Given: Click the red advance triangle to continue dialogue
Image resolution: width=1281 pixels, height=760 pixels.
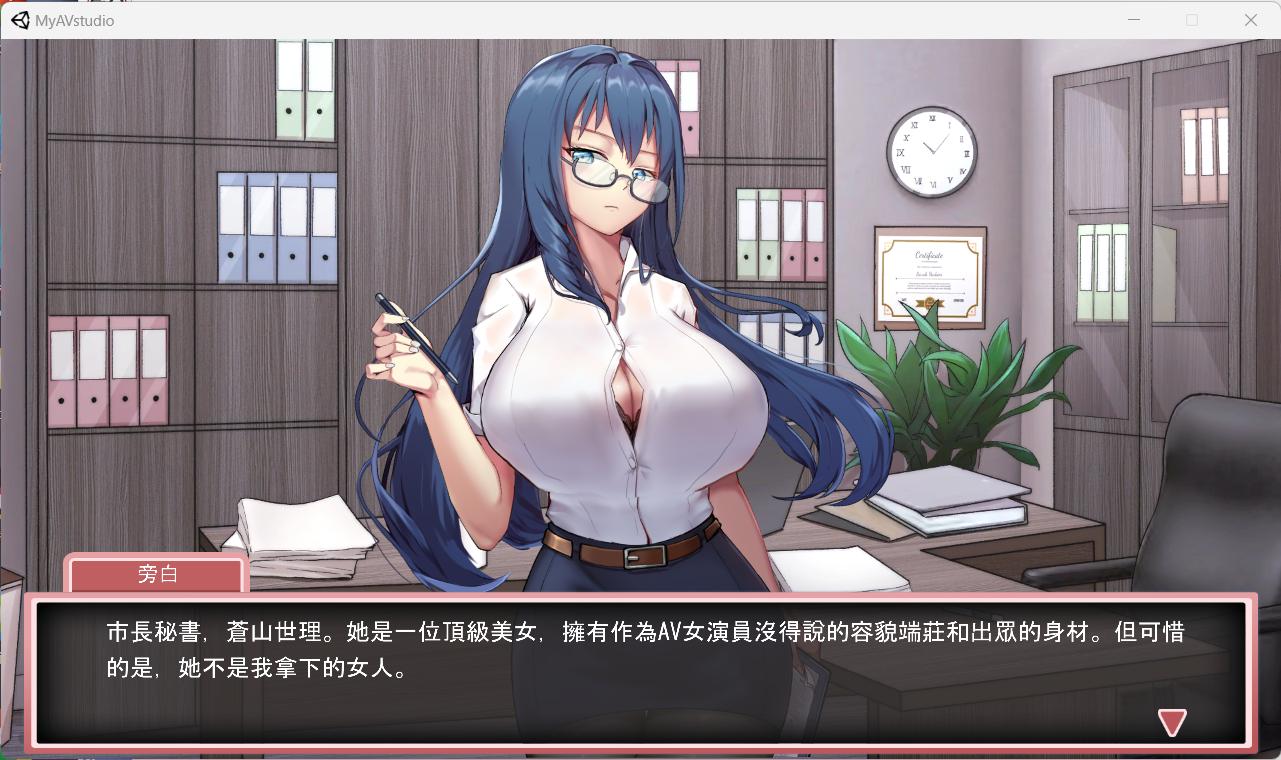Looking at the screenshot, I should click(1172, 722).
